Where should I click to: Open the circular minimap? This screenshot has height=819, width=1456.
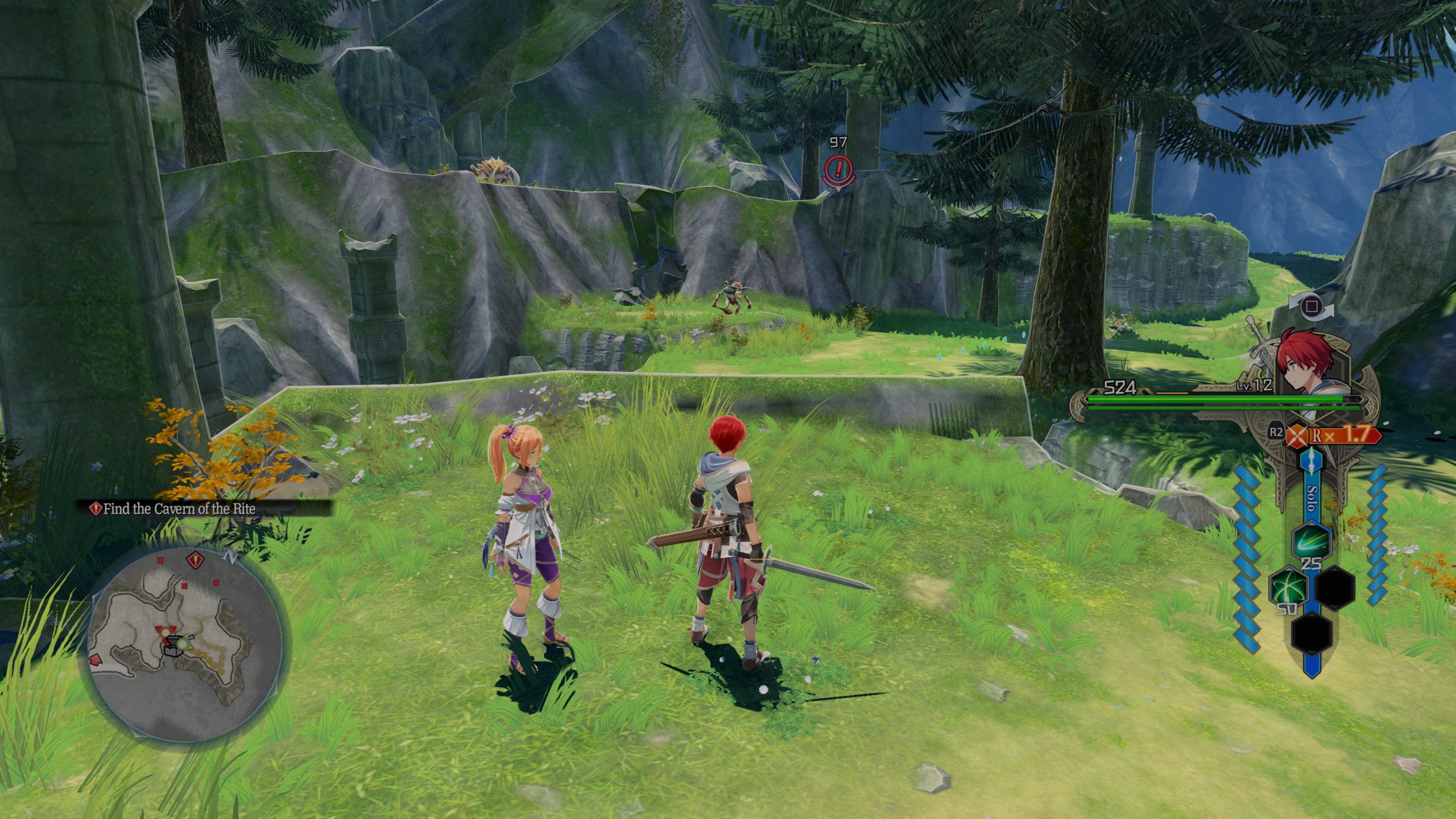click(x=187, y=646)
